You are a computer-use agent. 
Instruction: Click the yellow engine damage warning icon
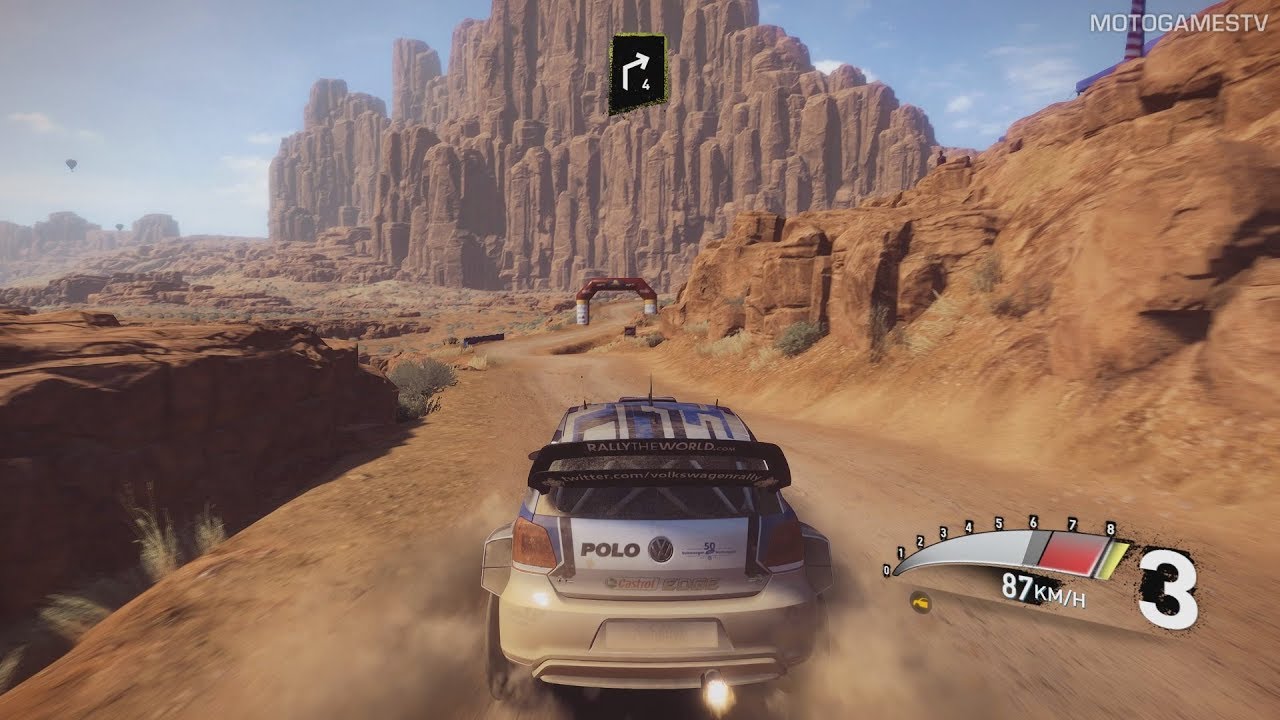pyautogui.click(x=921, y=603)
